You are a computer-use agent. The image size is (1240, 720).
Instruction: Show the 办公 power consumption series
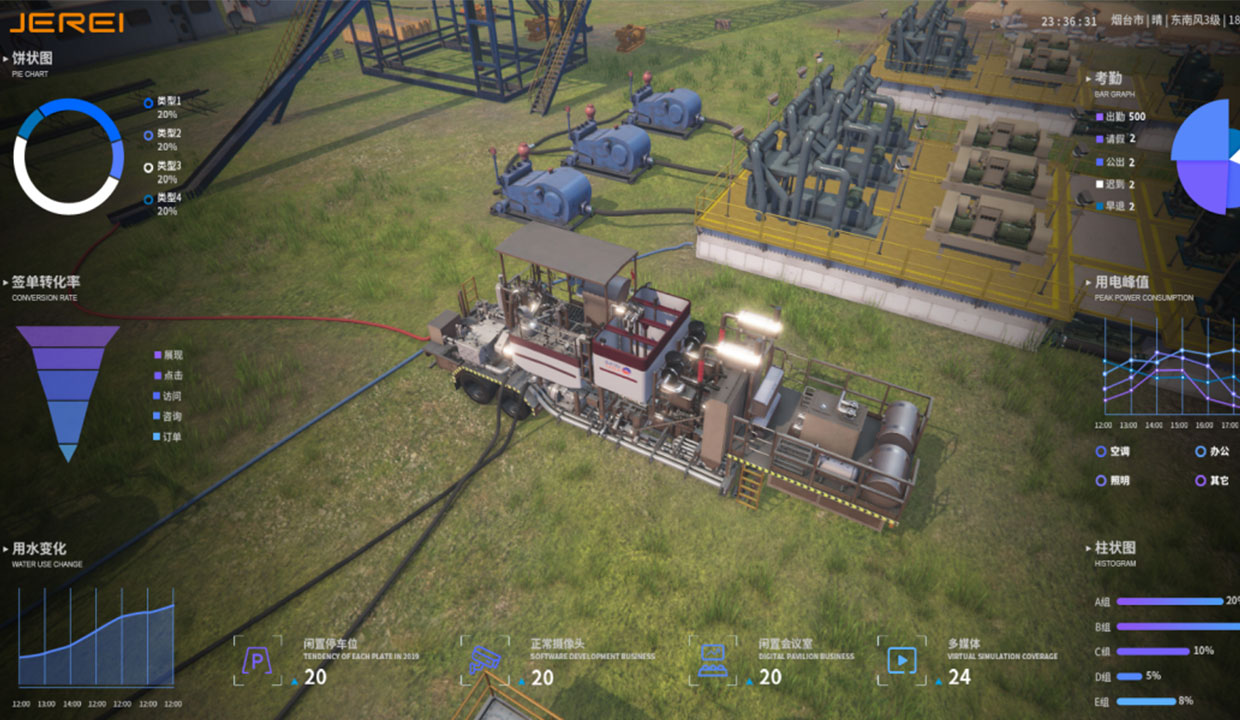click(x=1213, y=452)
